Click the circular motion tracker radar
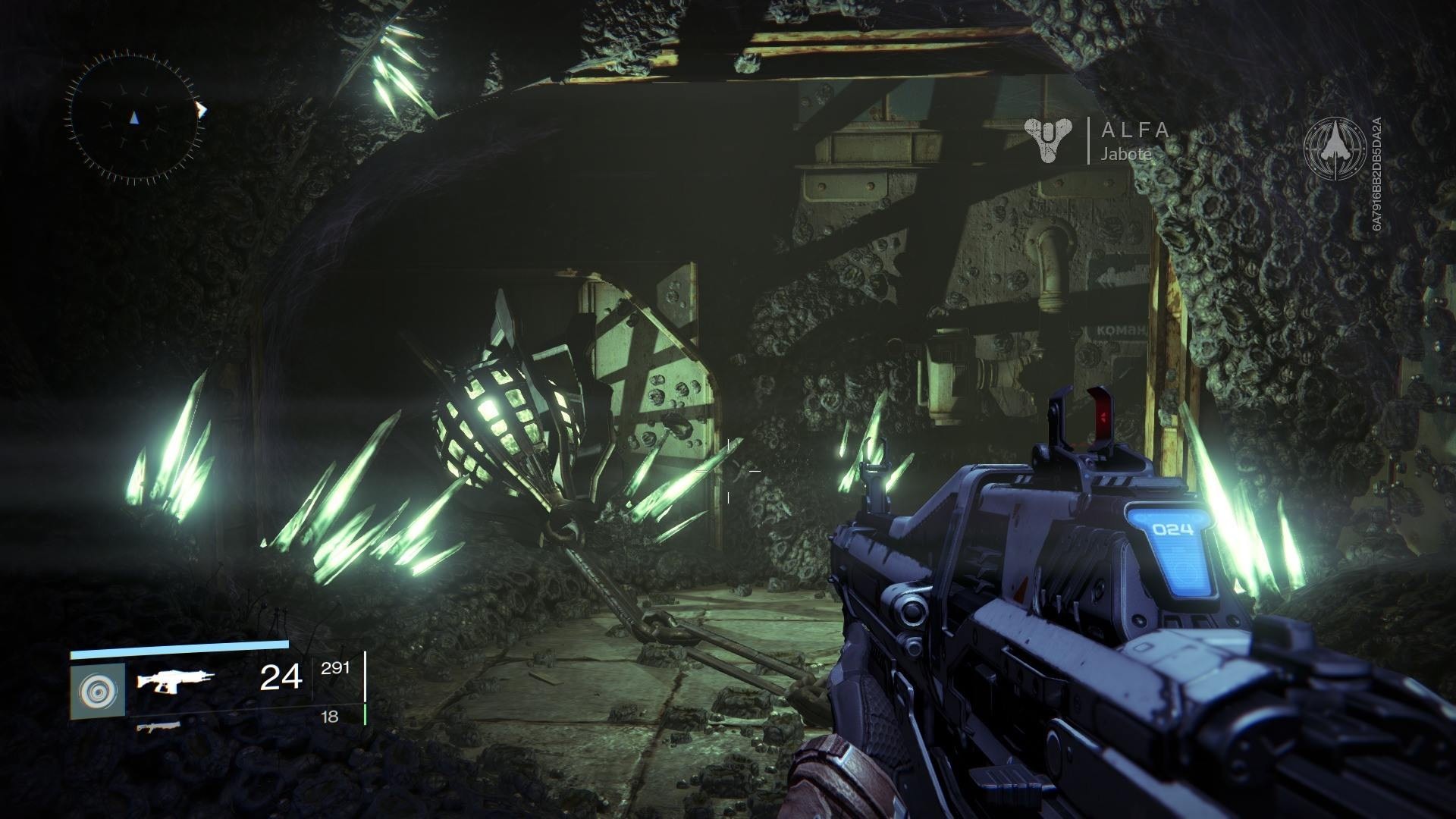1456x819 pixels. click(135, 117)
